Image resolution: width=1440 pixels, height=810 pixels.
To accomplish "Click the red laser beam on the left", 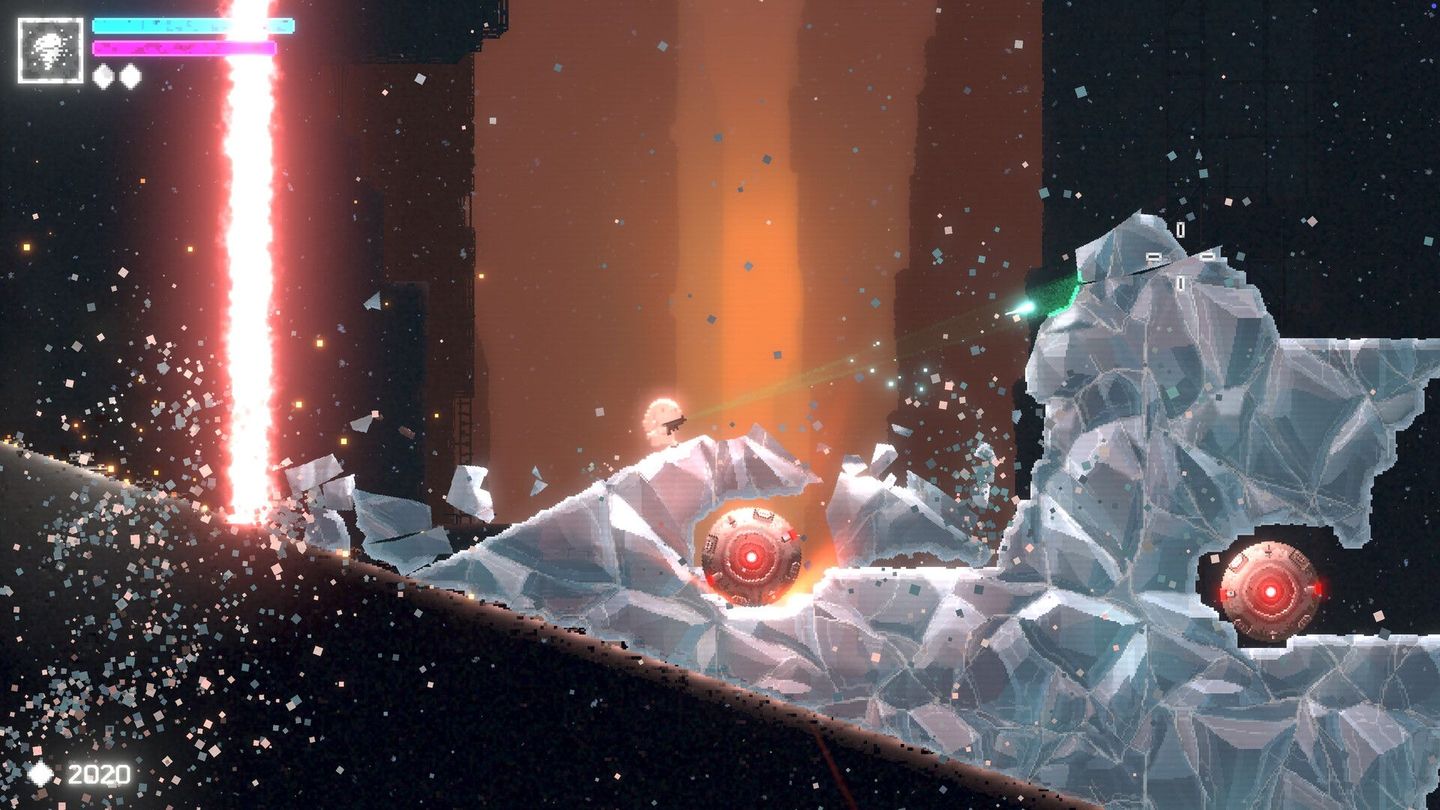I will (250, 300).
